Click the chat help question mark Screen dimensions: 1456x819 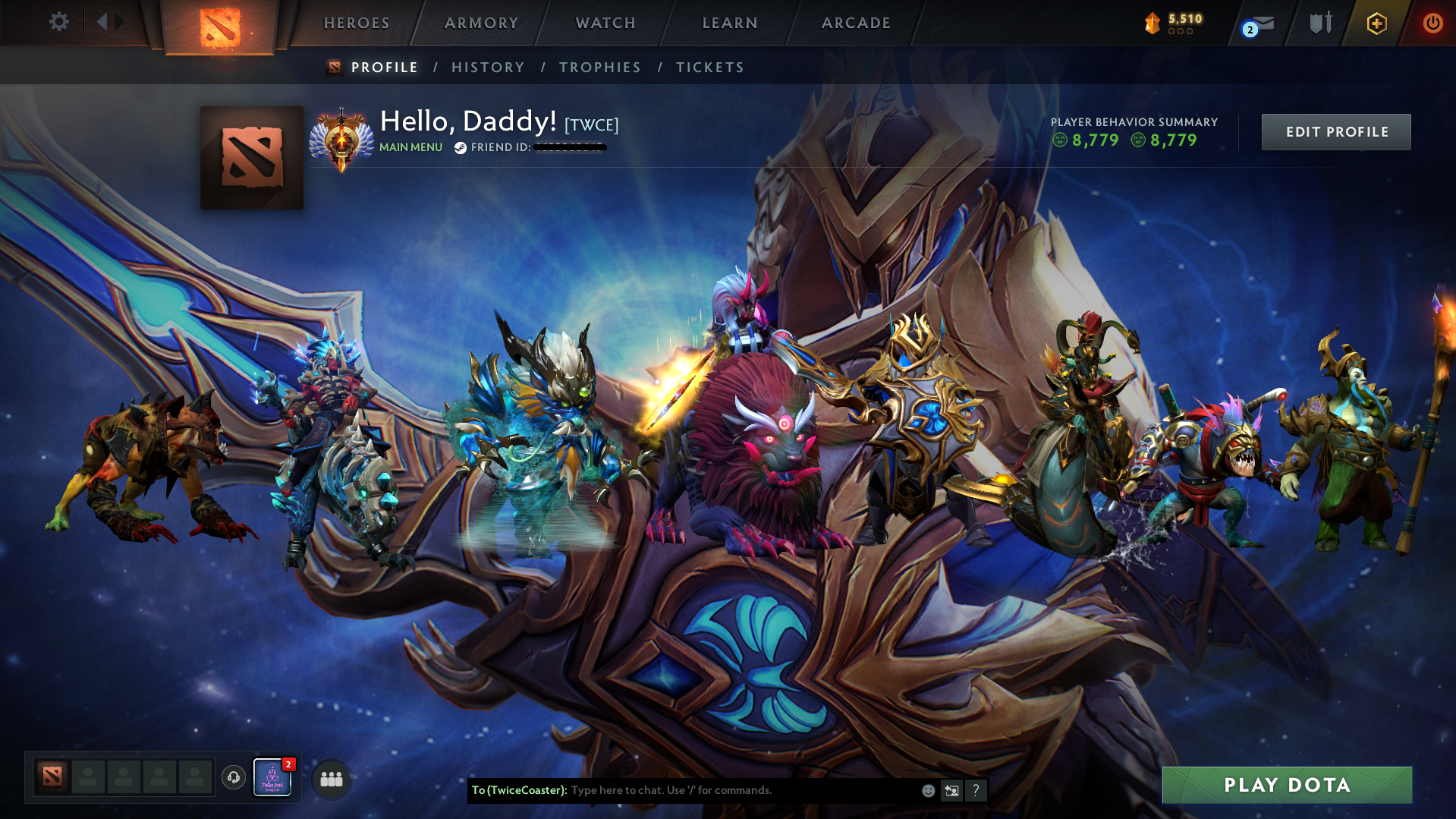coord(976,790)
